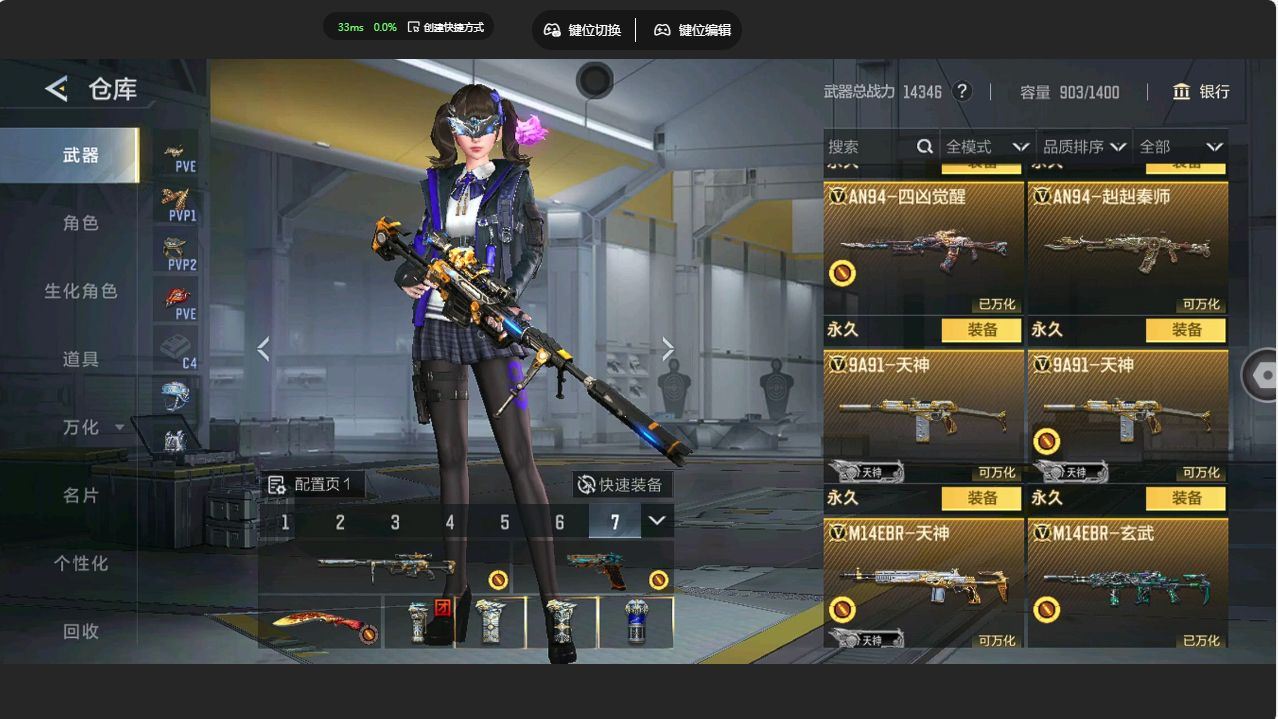Open the 银行 bank
Viewport: 1278px width, 719px height.
(1201, 92)
